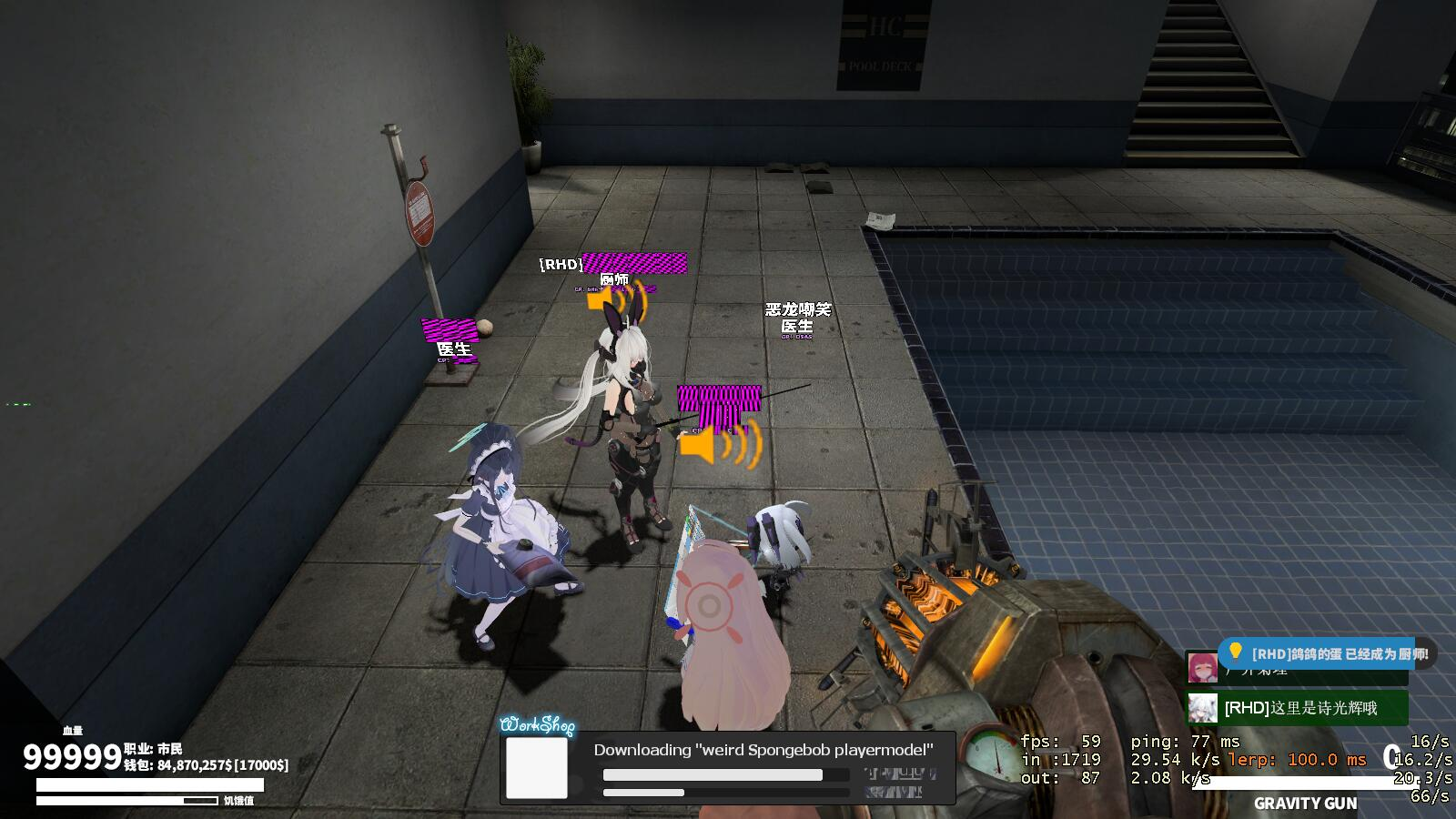Expand the blue job-change notification popup

click(1319, 652)
